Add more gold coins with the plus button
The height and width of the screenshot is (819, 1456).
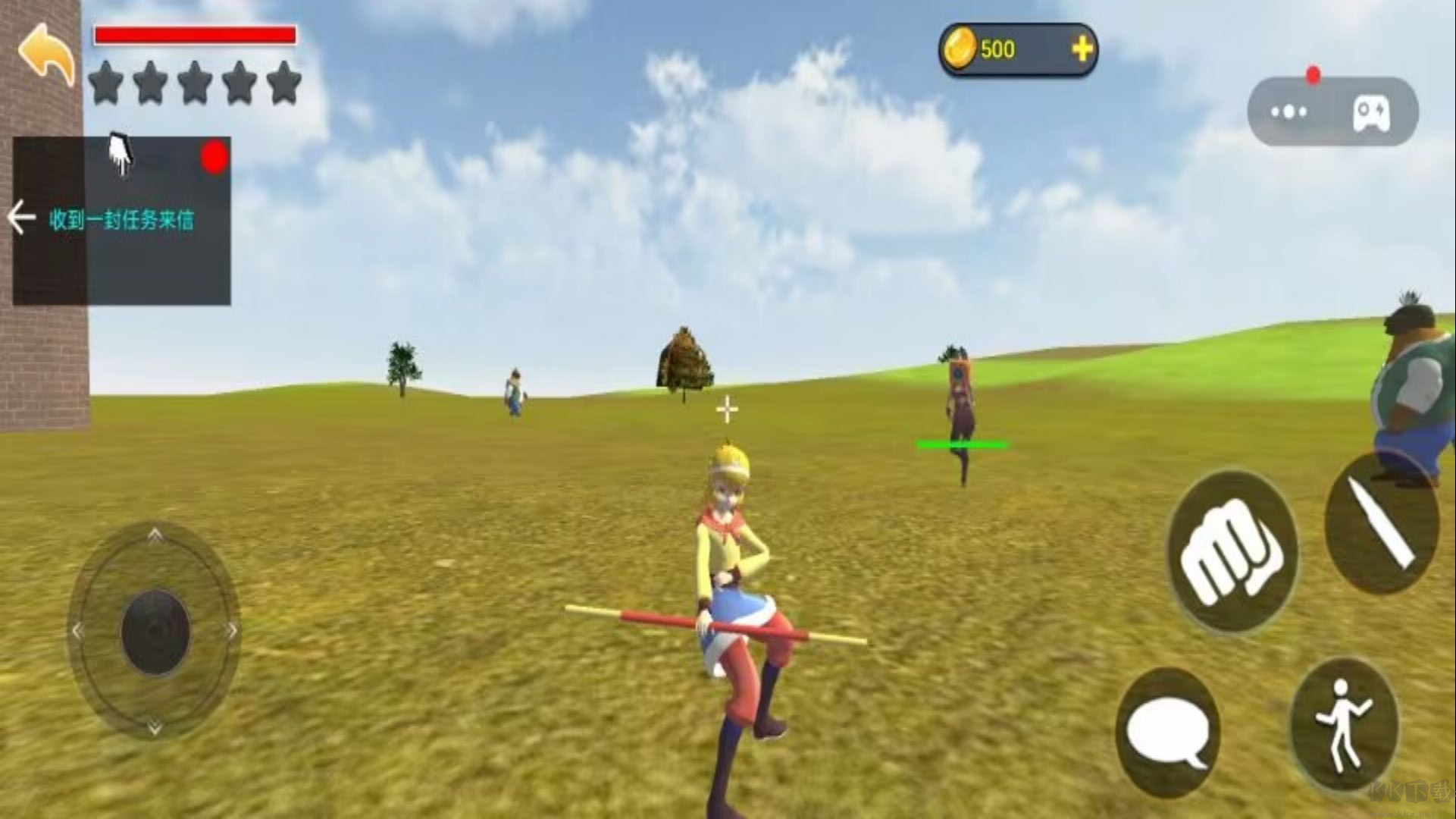click(1082, 49)
